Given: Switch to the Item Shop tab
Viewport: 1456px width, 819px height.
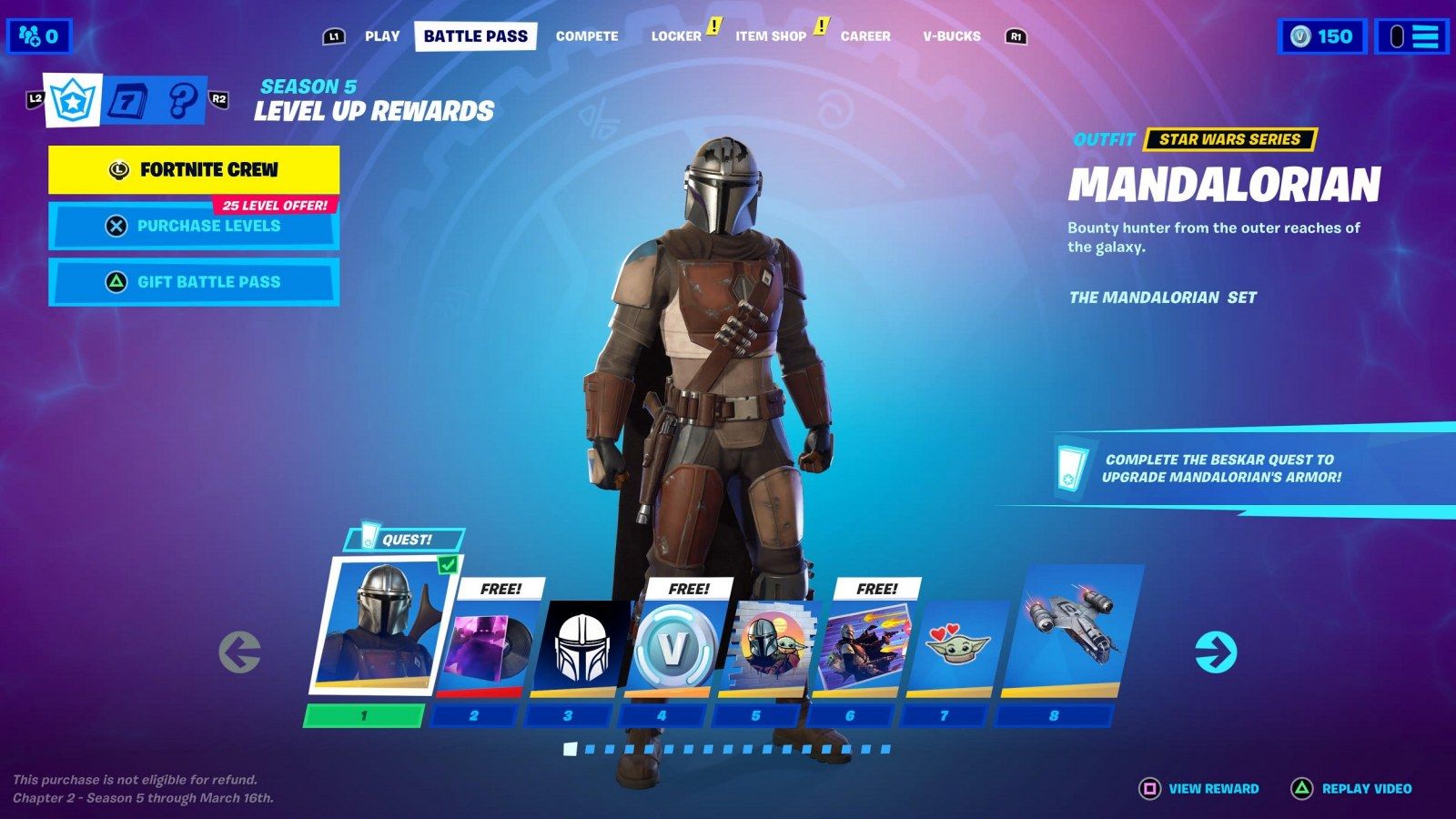Looking at the screenshot, I should tap(769, 36).
